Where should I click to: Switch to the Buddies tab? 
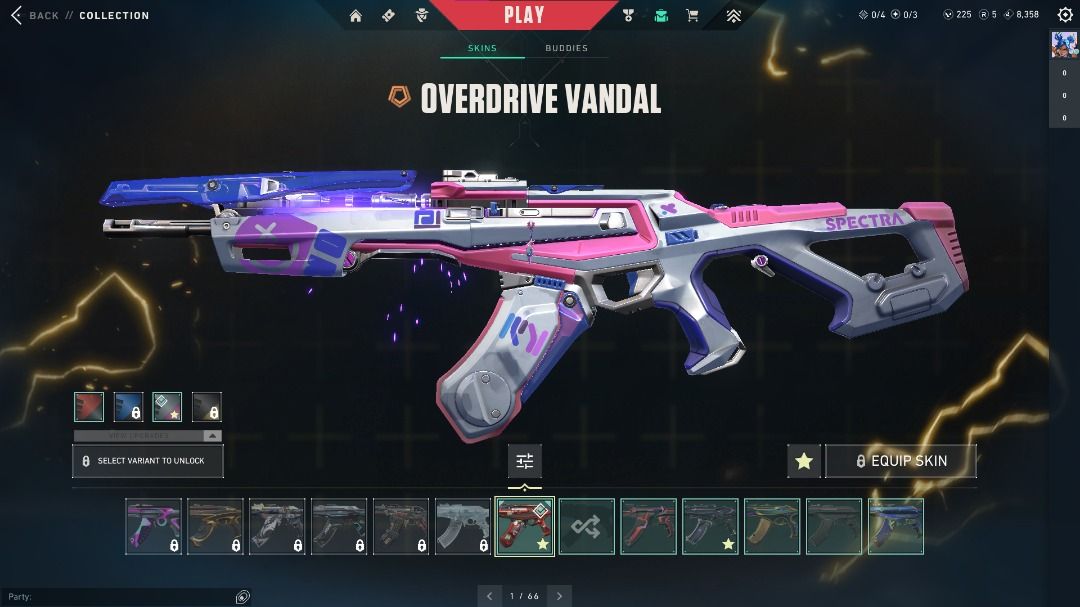[x=566, y=48]
